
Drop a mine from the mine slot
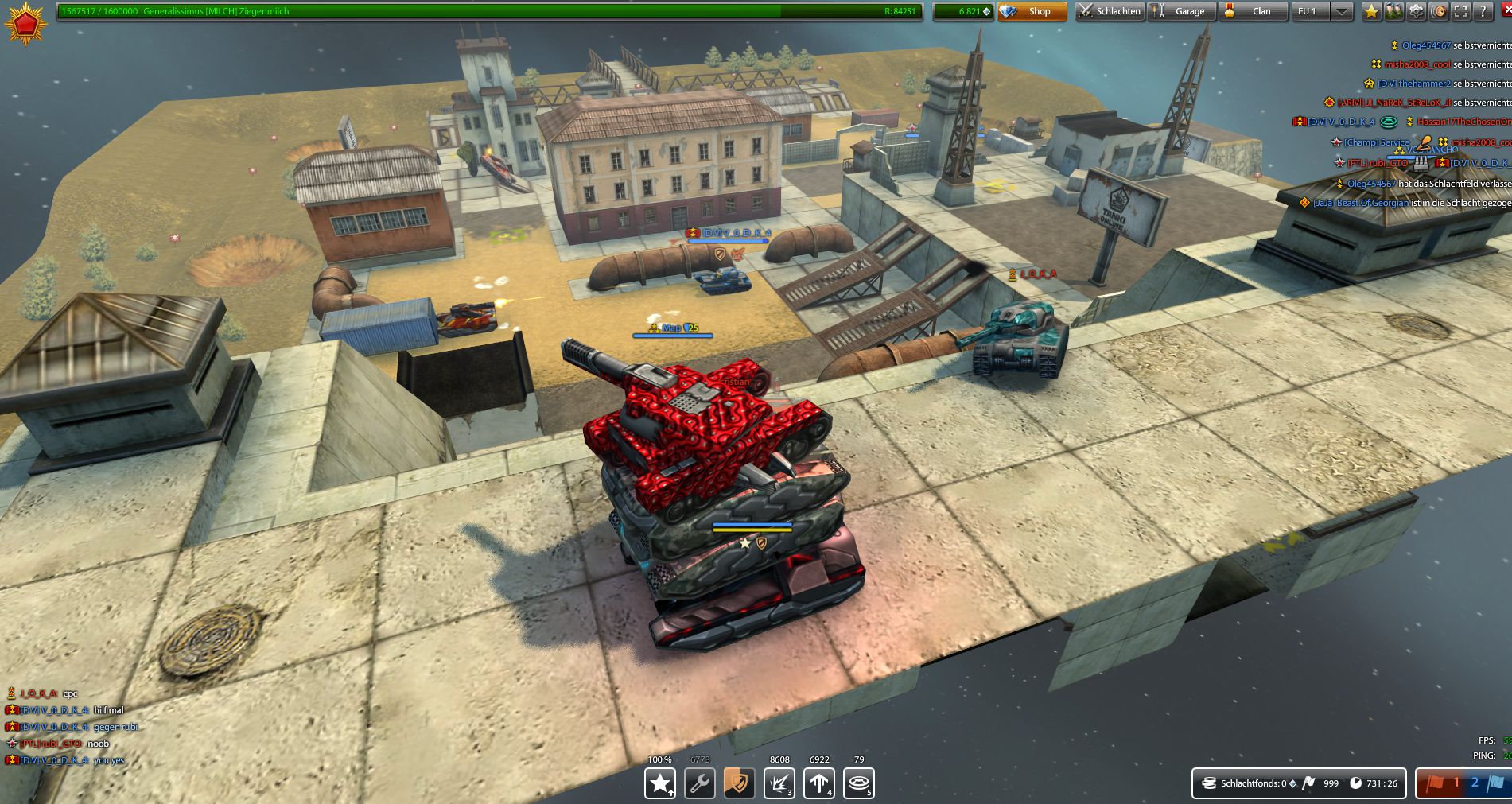point(859,783)
